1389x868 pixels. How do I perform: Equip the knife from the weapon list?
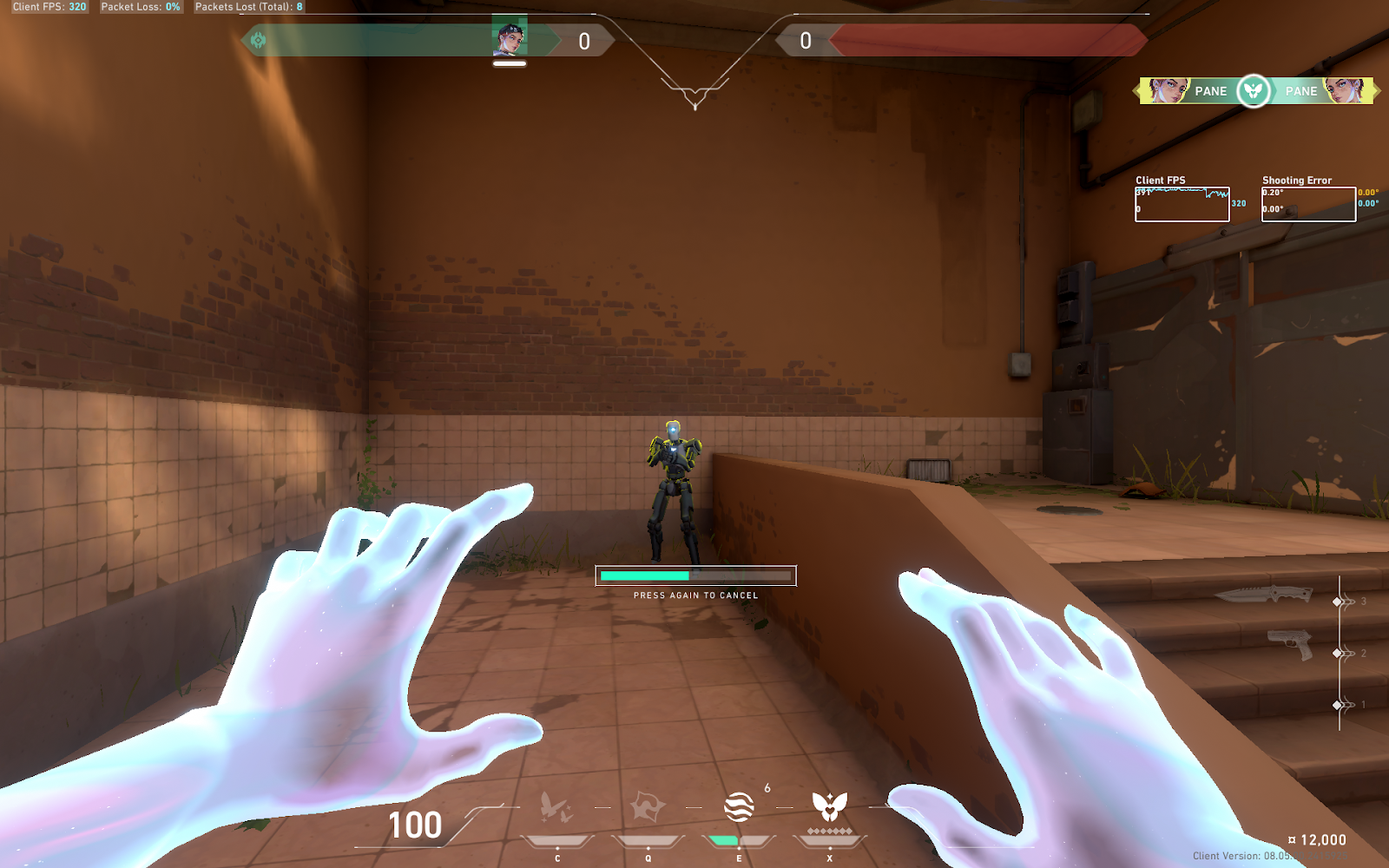pos(1263,595)
